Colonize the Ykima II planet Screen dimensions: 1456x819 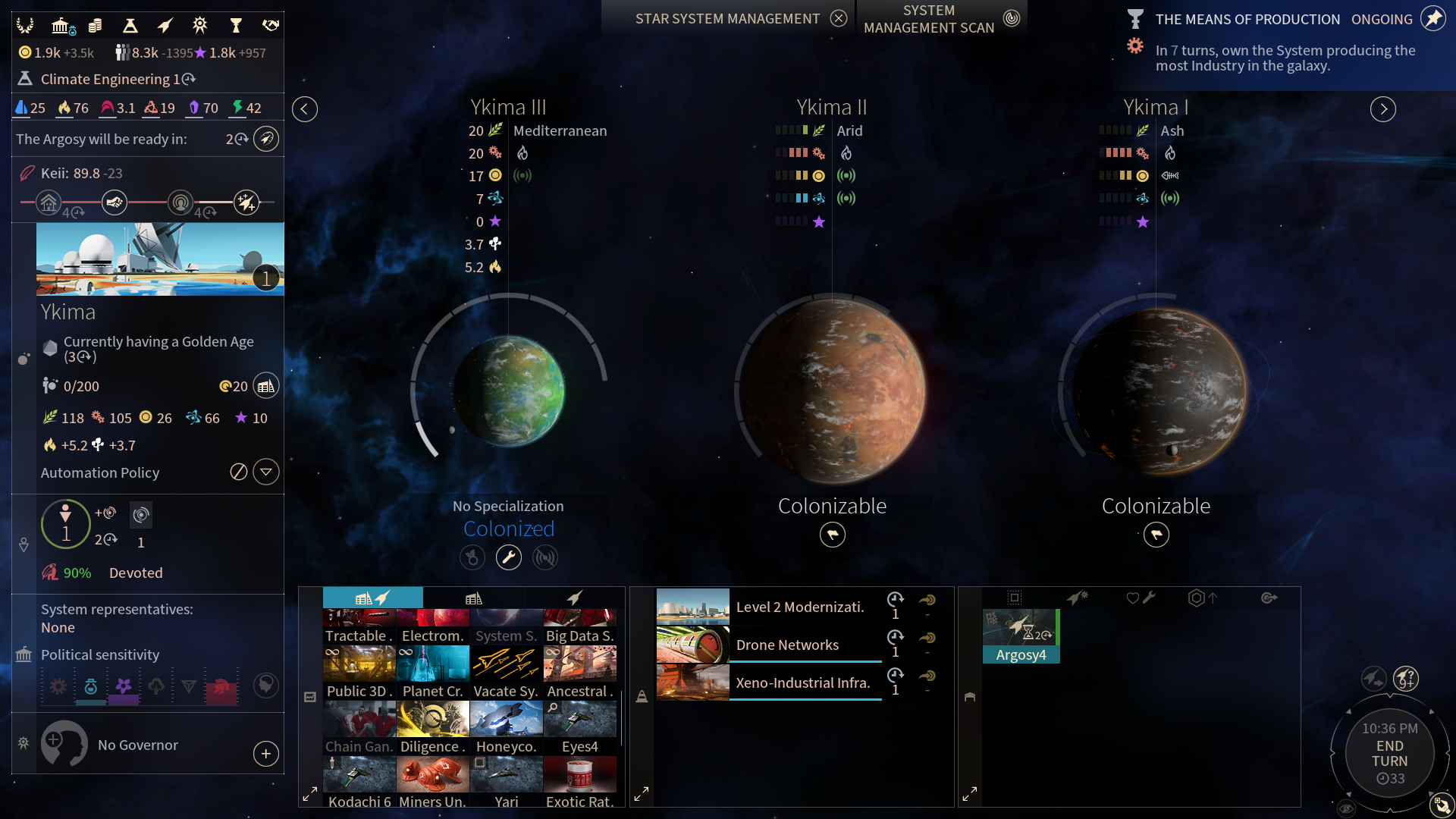click(x=832, y=535)
